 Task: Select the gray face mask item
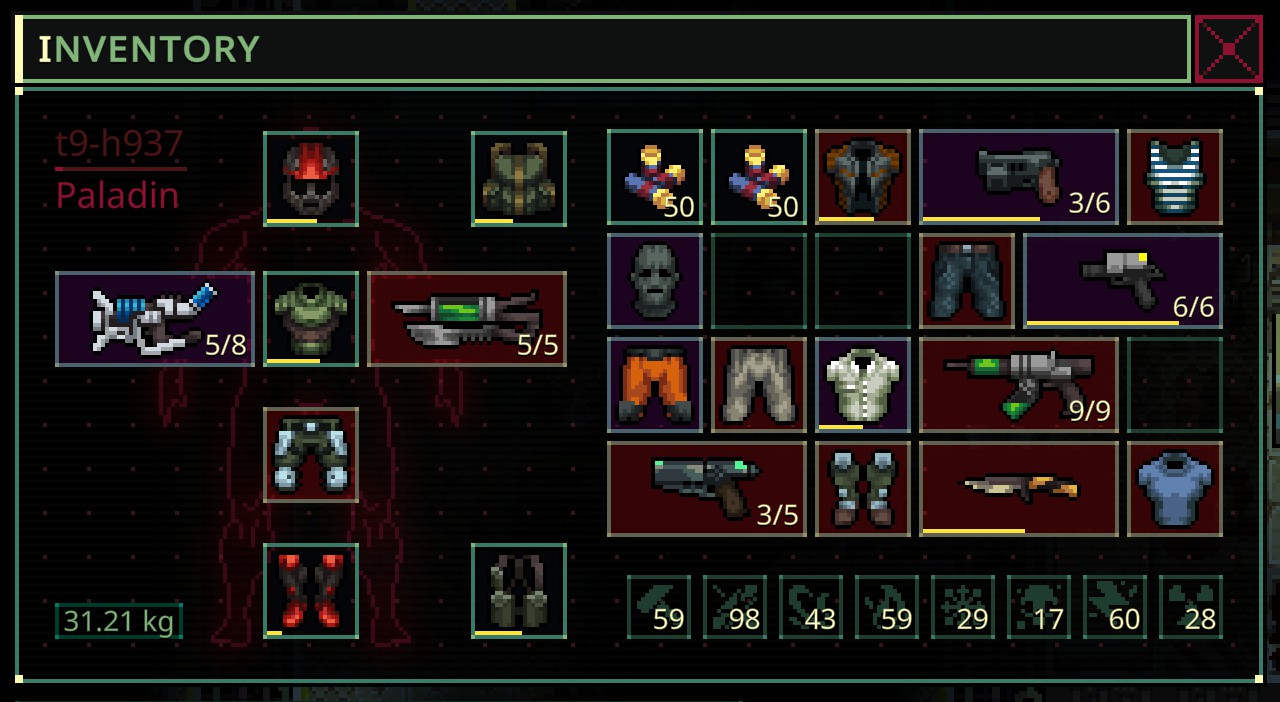[655, 281]
